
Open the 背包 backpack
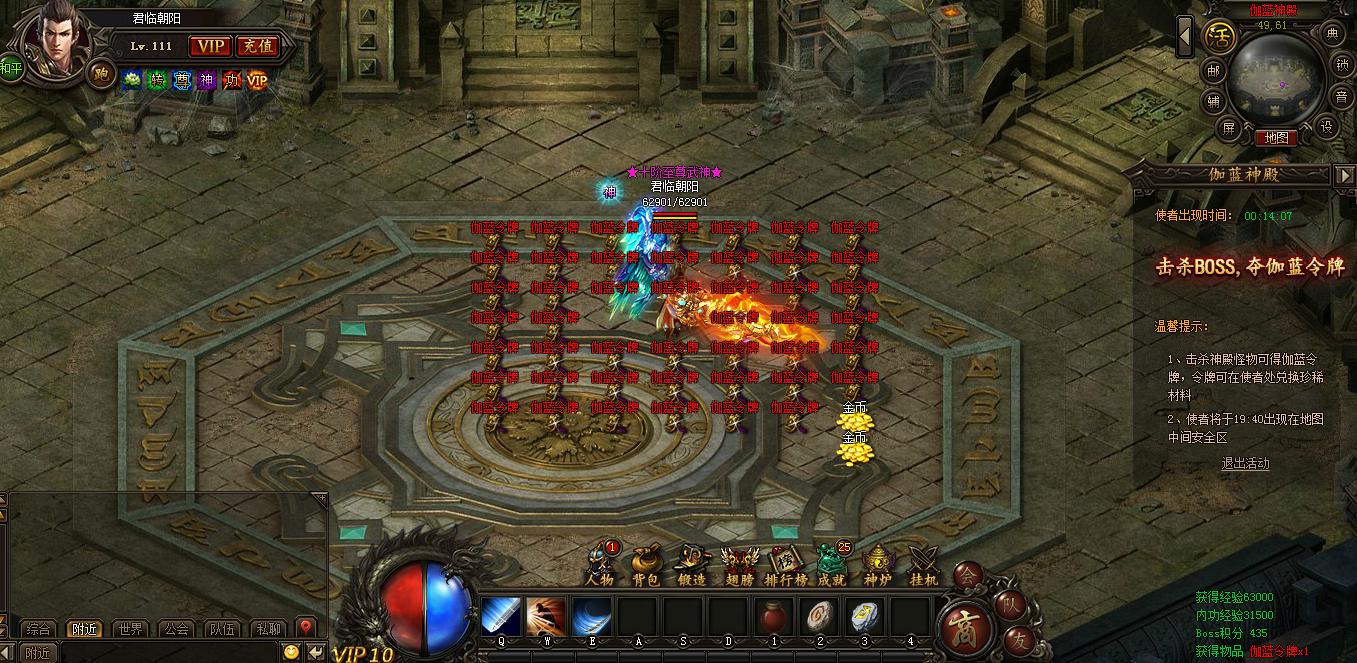646,565
